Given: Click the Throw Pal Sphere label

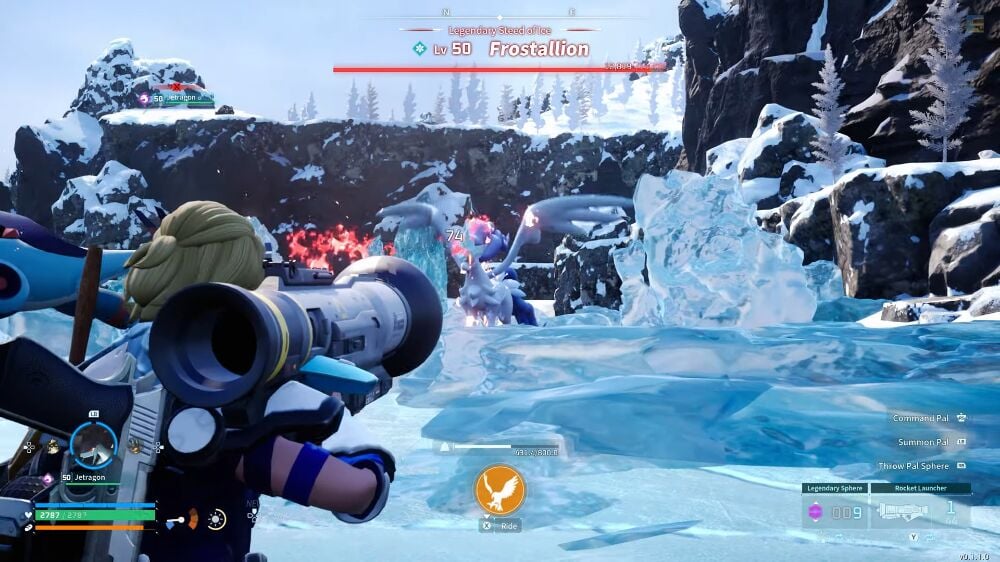Looking at the screenshot, I should coord(915,466).
